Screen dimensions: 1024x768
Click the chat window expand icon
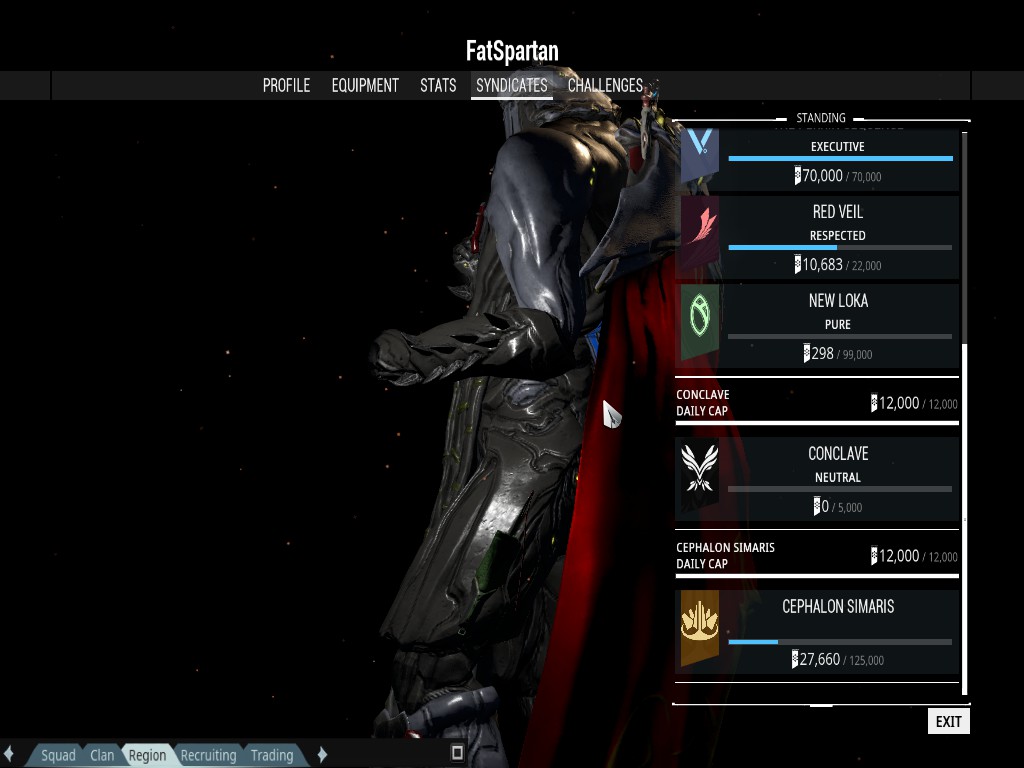pos(457,752)
